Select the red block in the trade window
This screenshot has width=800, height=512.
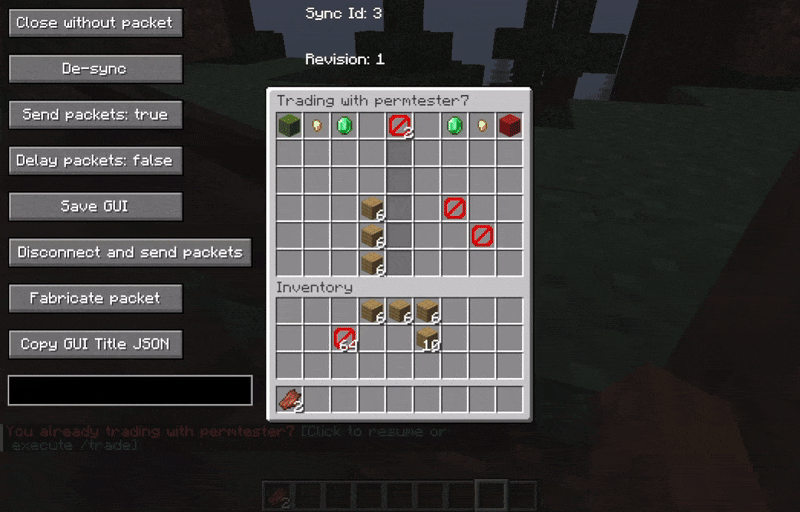(x=510, y=126)
